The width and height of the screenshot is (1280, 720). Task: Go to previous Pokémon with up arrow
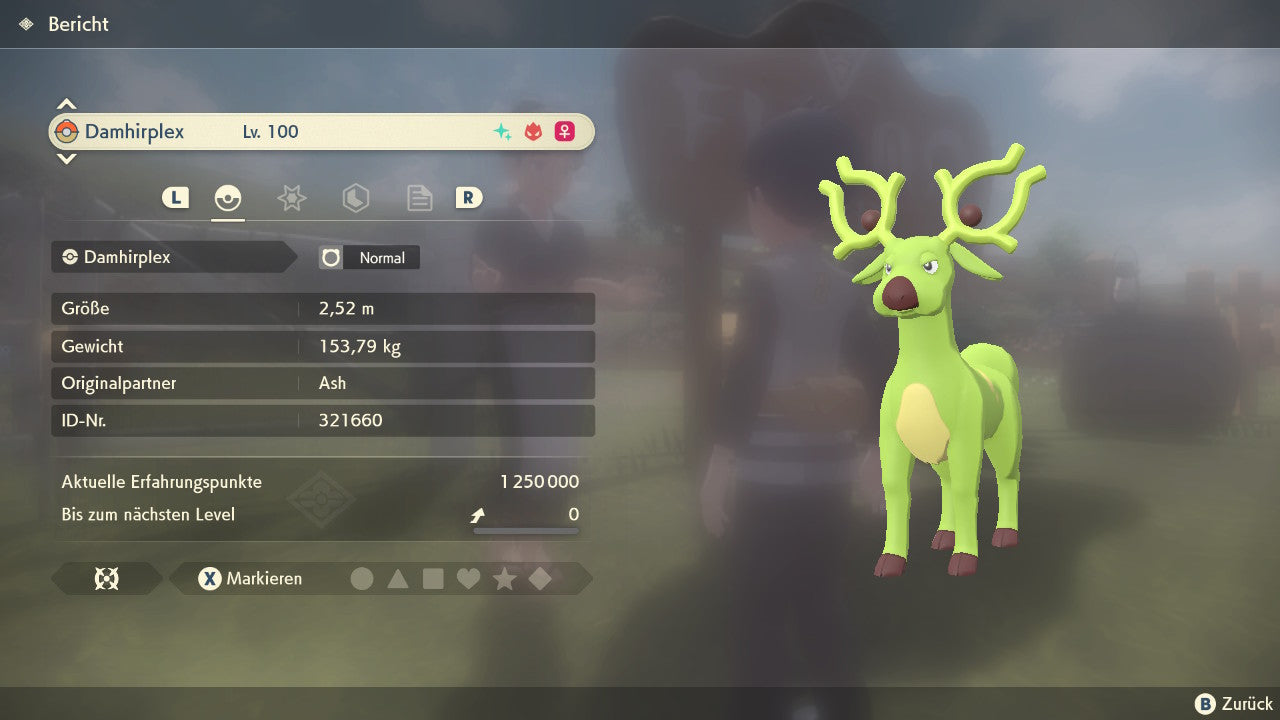click(66, 103)
